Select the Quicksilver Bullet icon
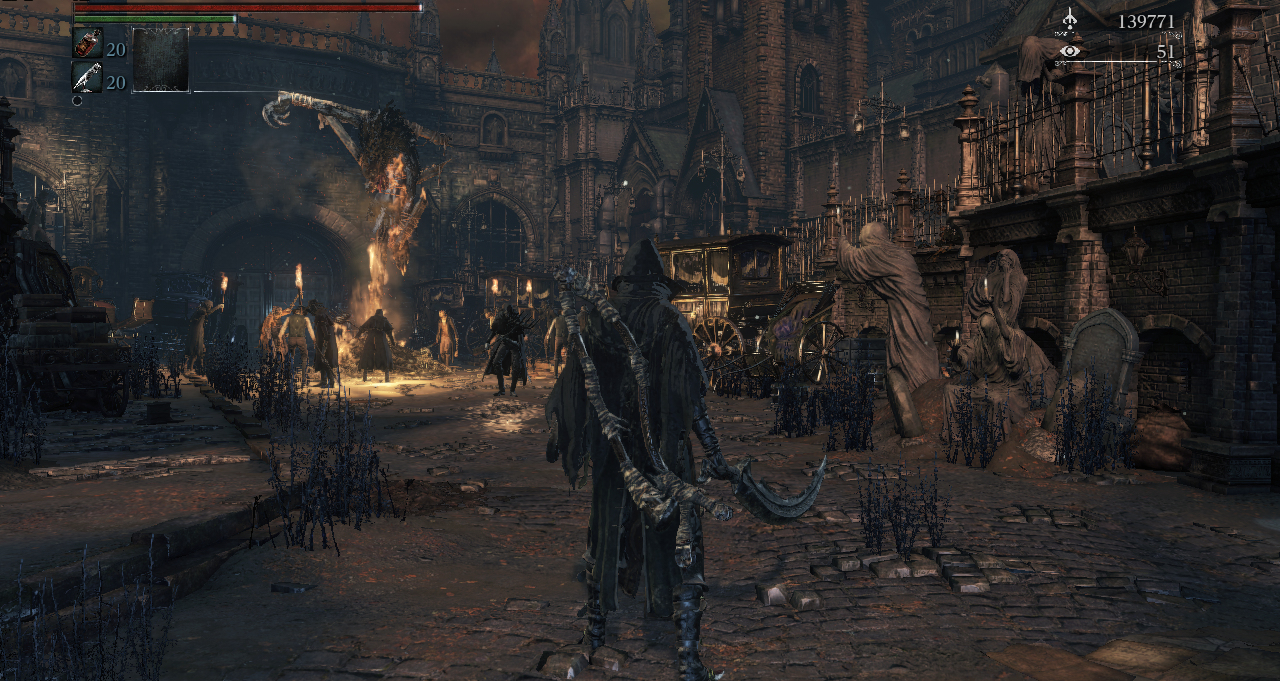Viewport: 1280px width, 681px height. click(87, 77)
